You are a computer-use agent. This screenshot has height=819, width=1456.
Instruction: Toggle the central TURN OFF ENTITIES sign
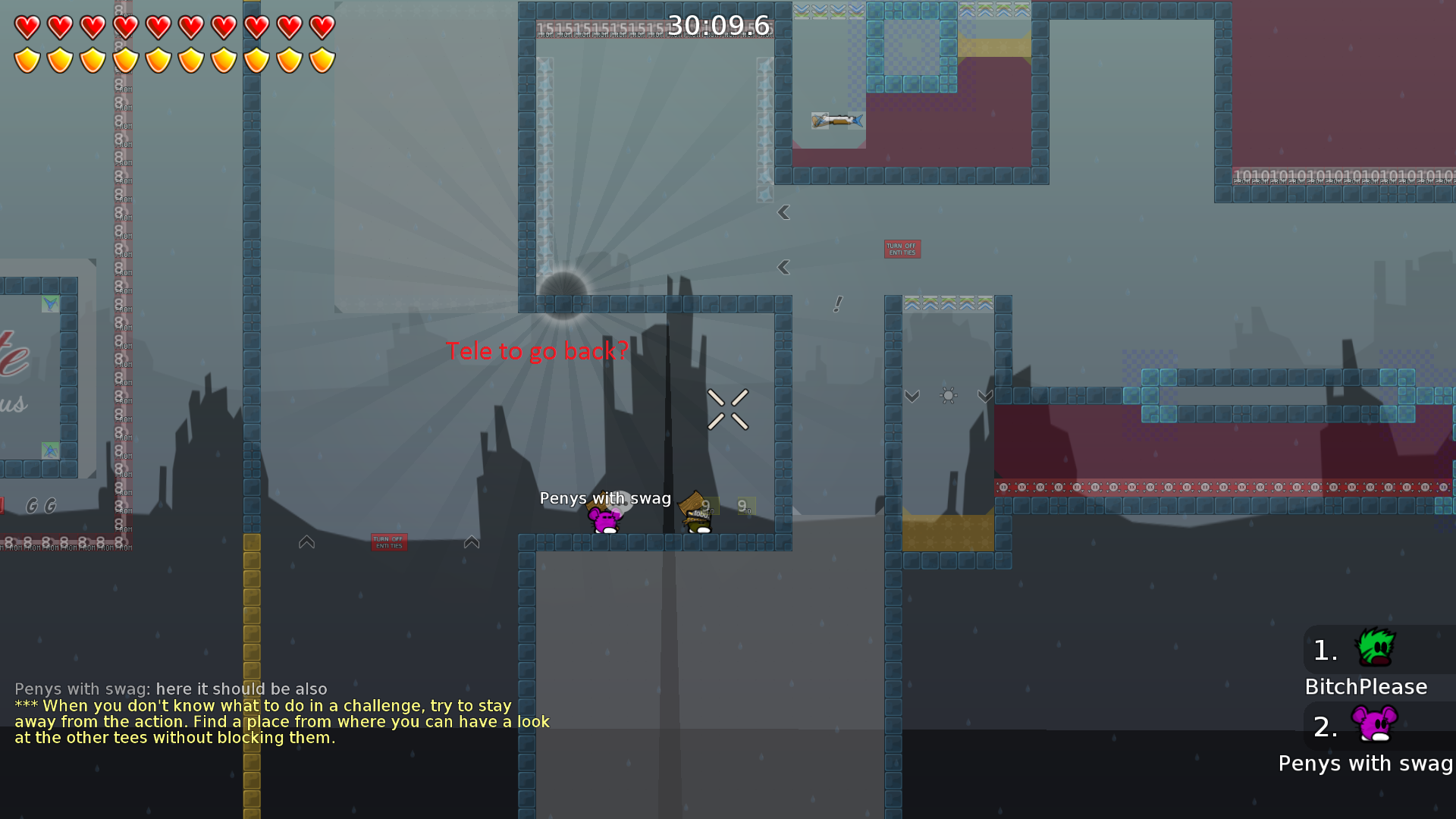pyautogui.click(x=389, y=541)
